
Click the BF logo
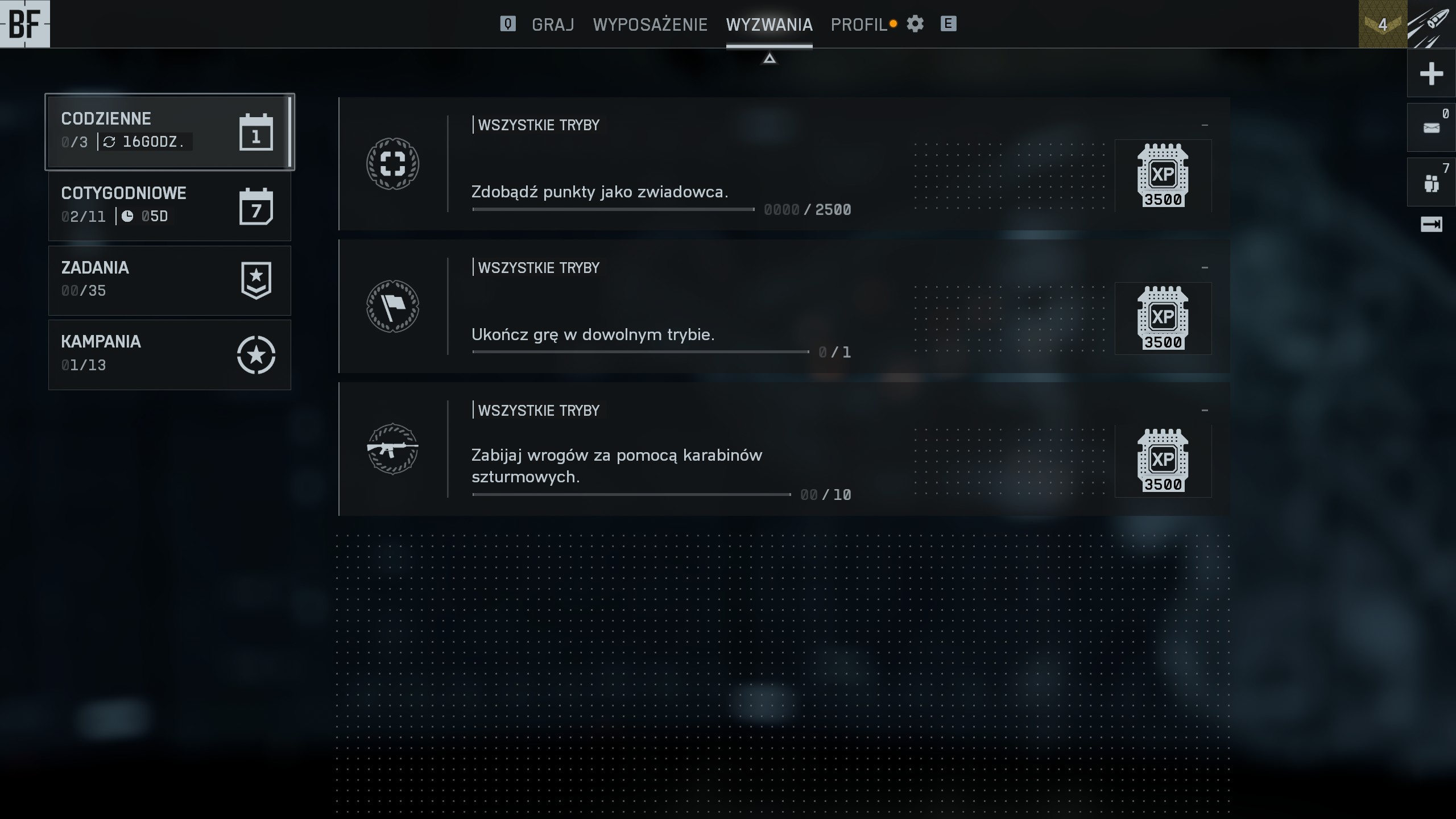(25, 24)
